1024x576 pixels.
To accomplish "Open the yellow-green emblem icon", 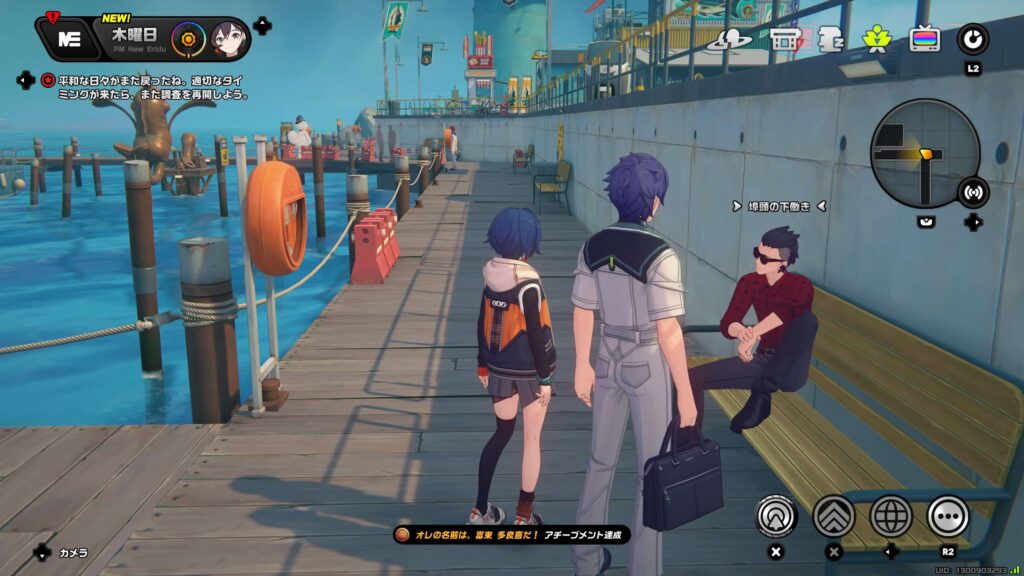I will click(x=876, y=40).
